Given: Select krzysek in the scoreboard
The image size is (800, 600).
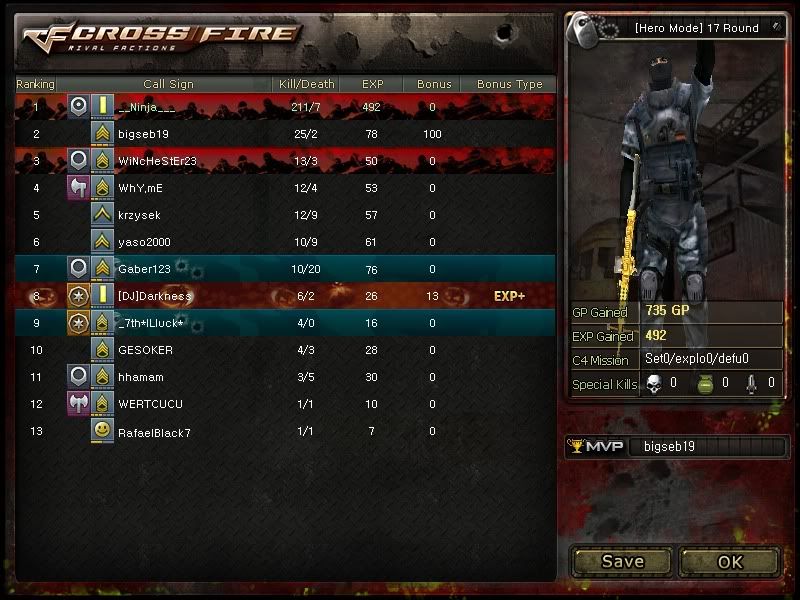Looking at the screenshot, I should (285, 215).
